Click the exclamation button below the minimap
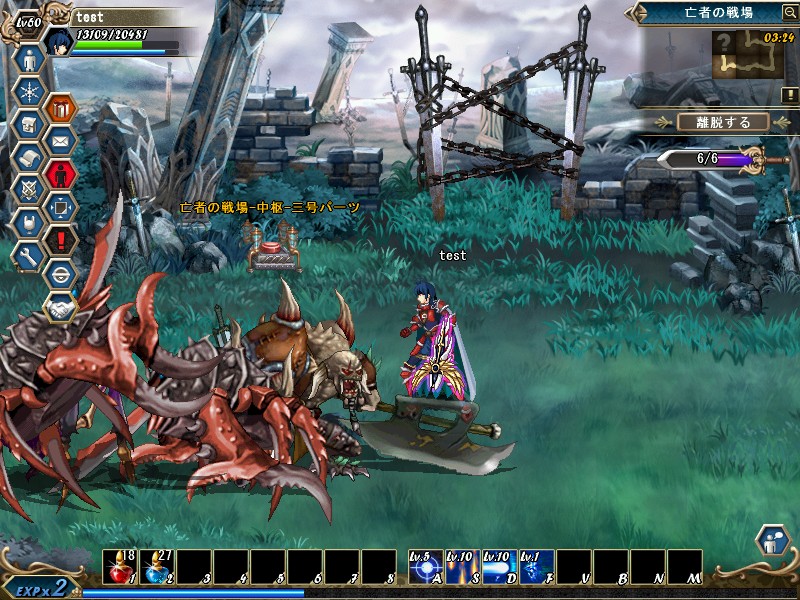This screenshot has width=800, height=600. coord(790,94)
